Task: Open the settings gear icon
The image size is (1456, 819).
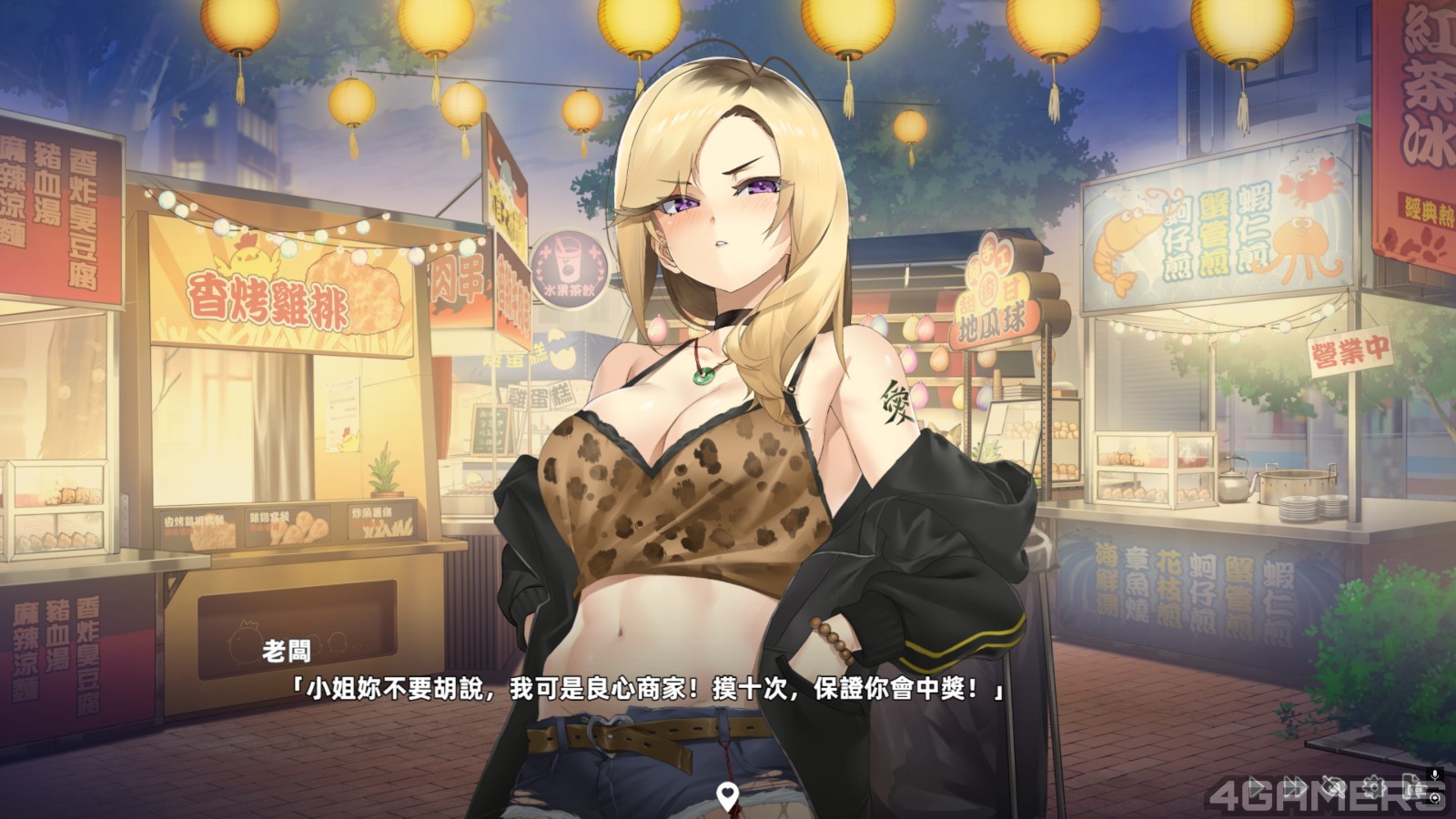Action: coord(1373,786)
